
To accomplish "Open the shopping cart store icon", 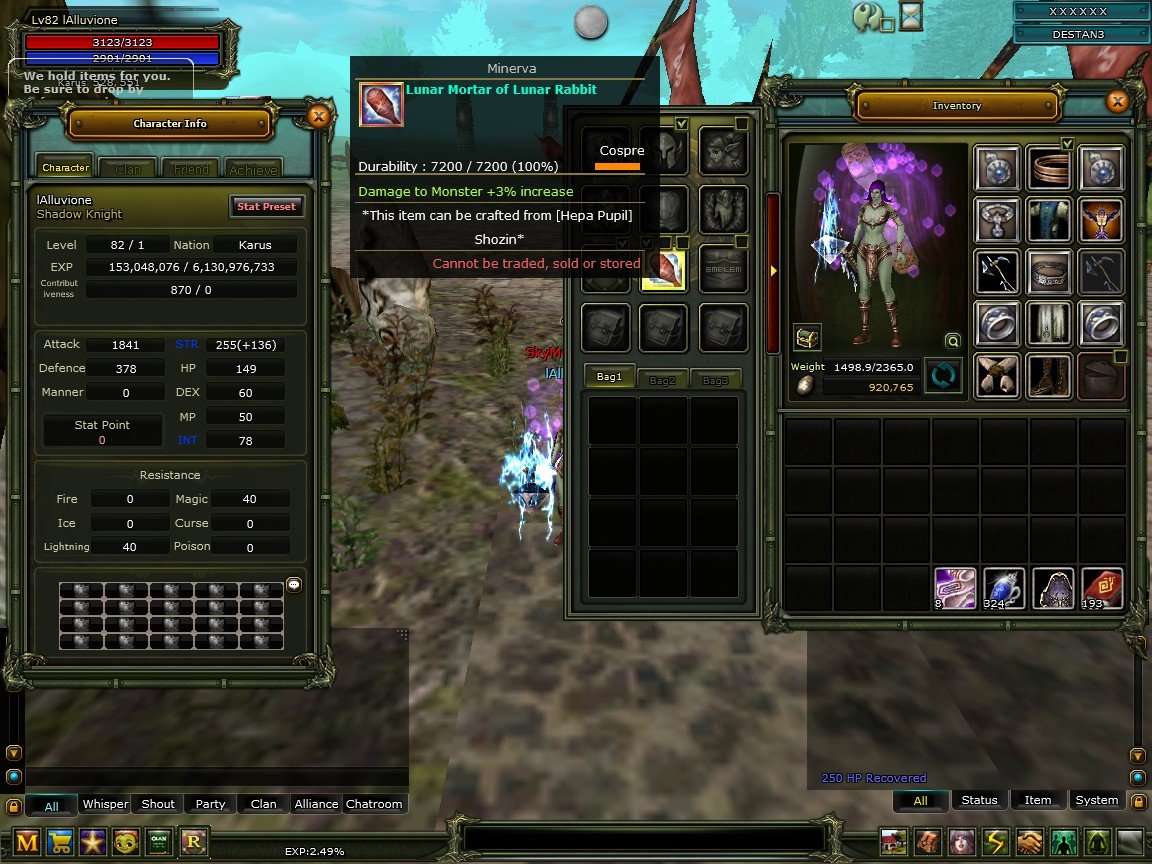I will pyautogui.click(x=60, y=840).
